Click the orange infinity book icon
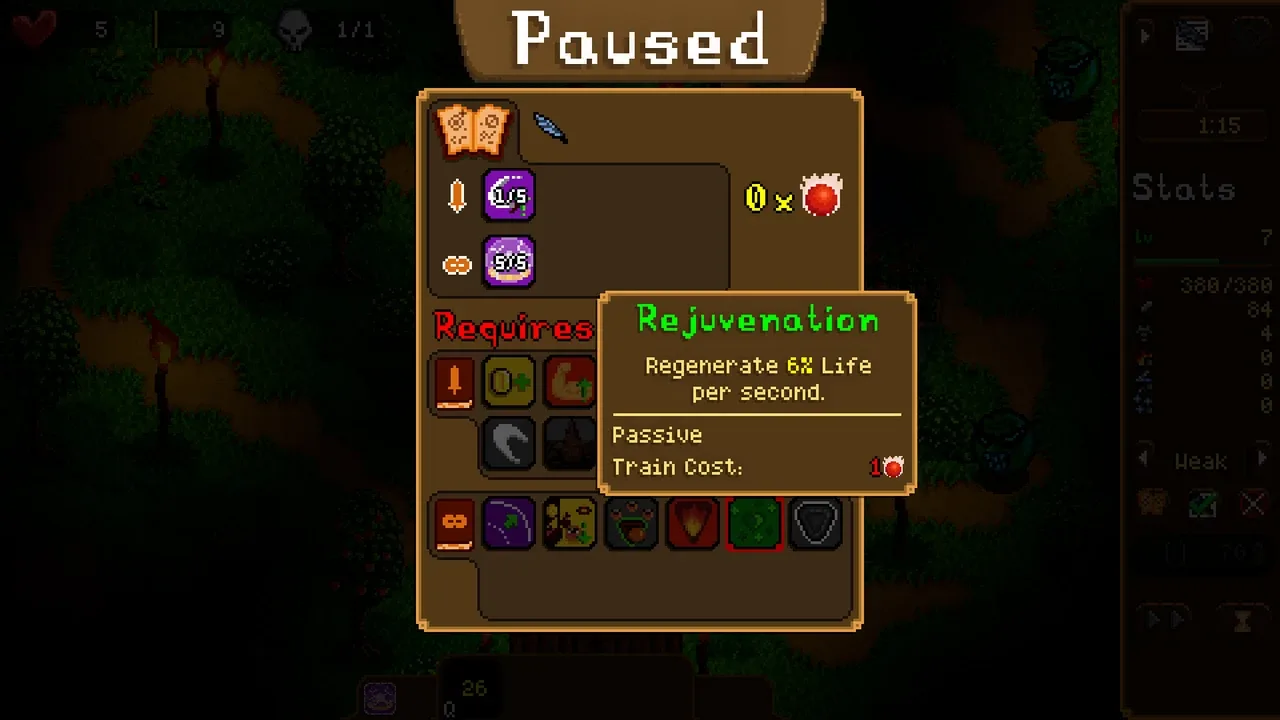Screen dimensions: 1280x720 (x=454, y=524)
